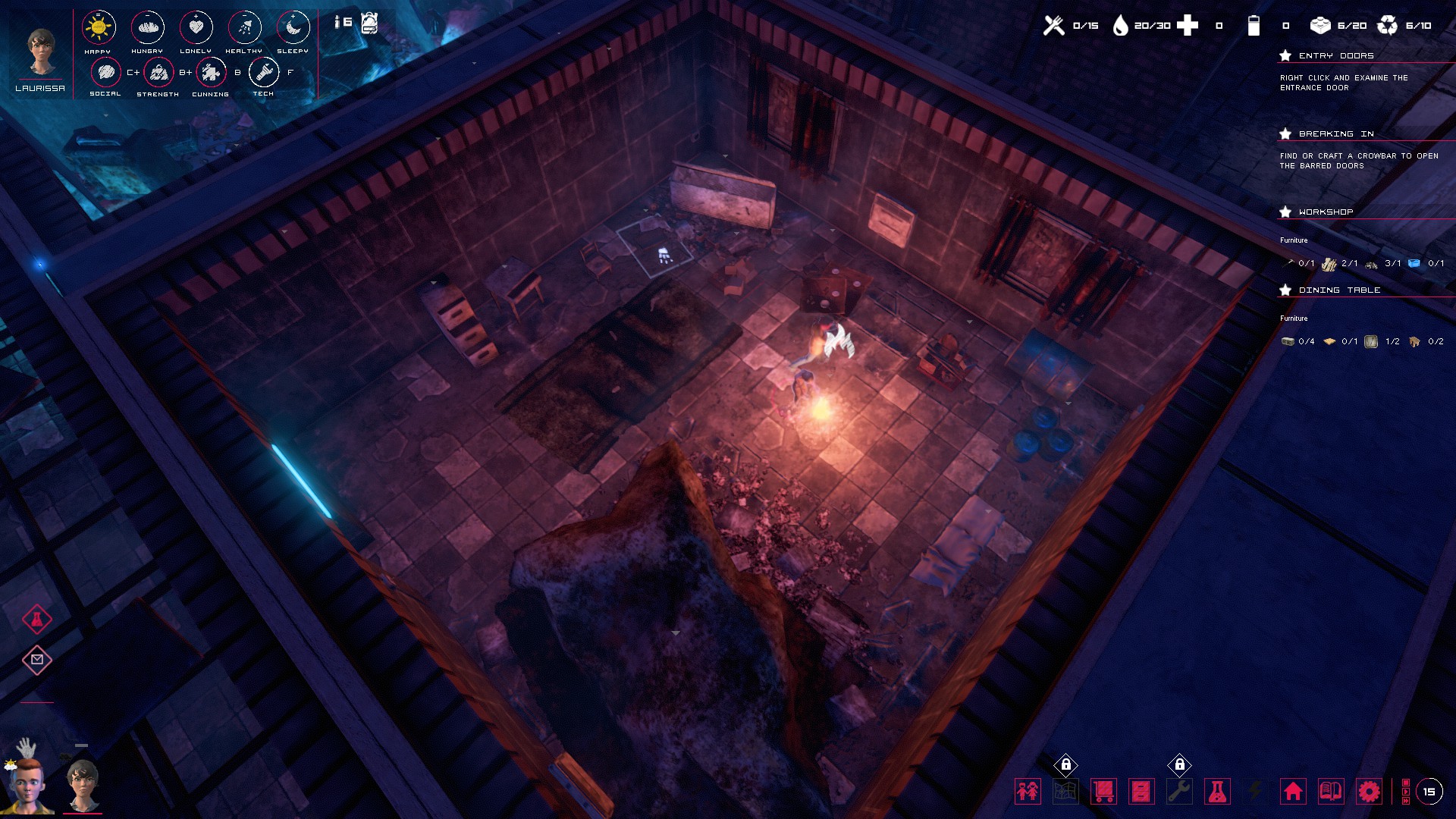Open the crafting wrench menu
The width and height of the screenshot is (1456, 819).
click(1179, 791)
